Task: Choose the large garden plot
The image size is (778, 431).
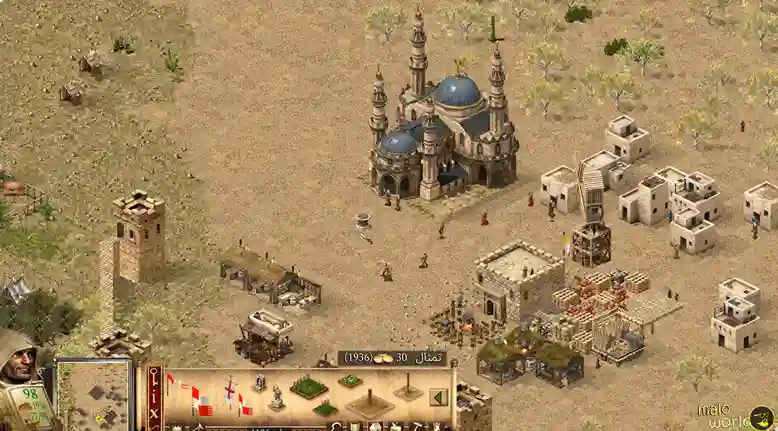Action: pyautogui.click(x=308, y=386)
